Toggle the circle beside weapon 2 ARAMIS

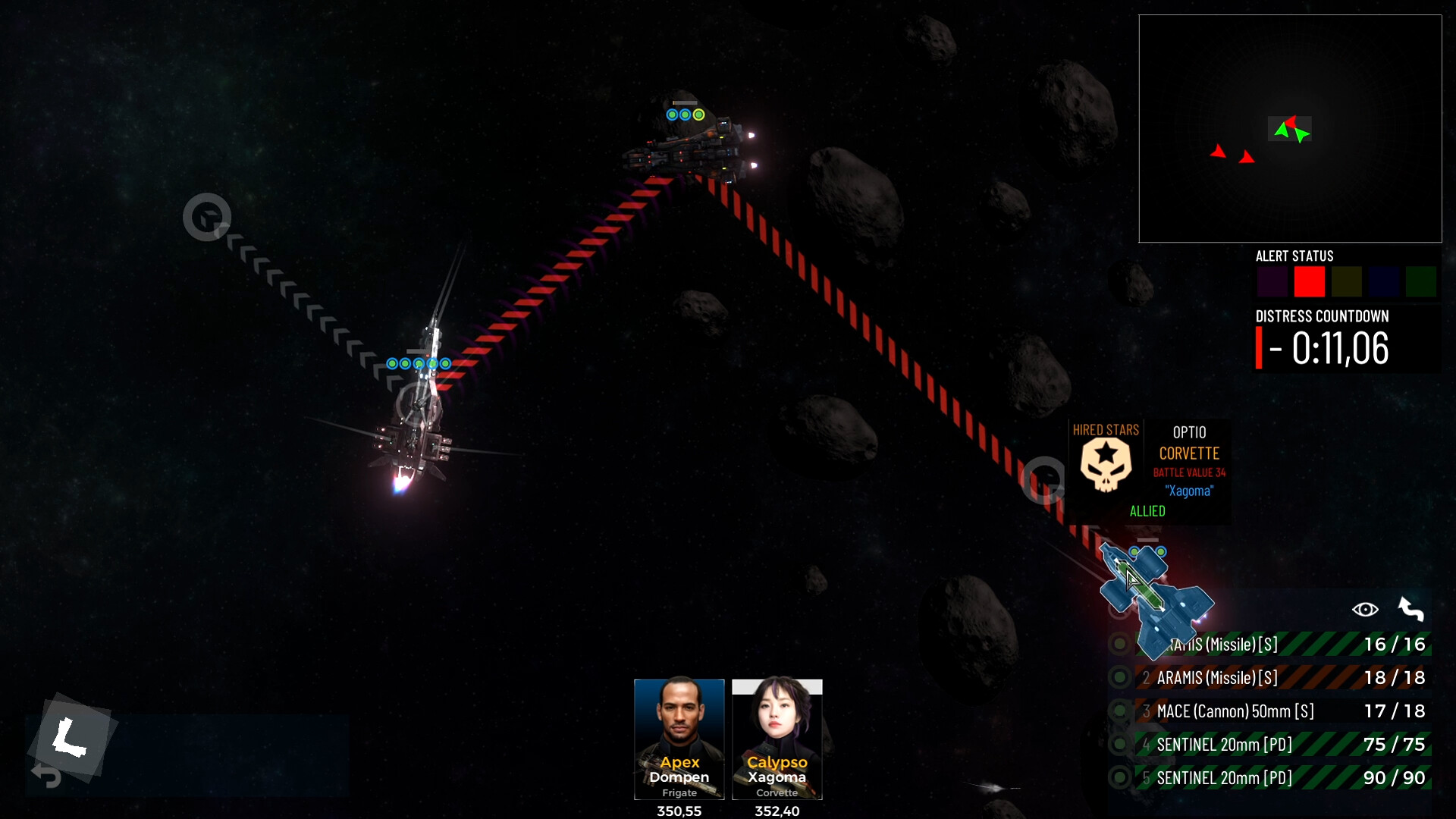[1119, 678]
